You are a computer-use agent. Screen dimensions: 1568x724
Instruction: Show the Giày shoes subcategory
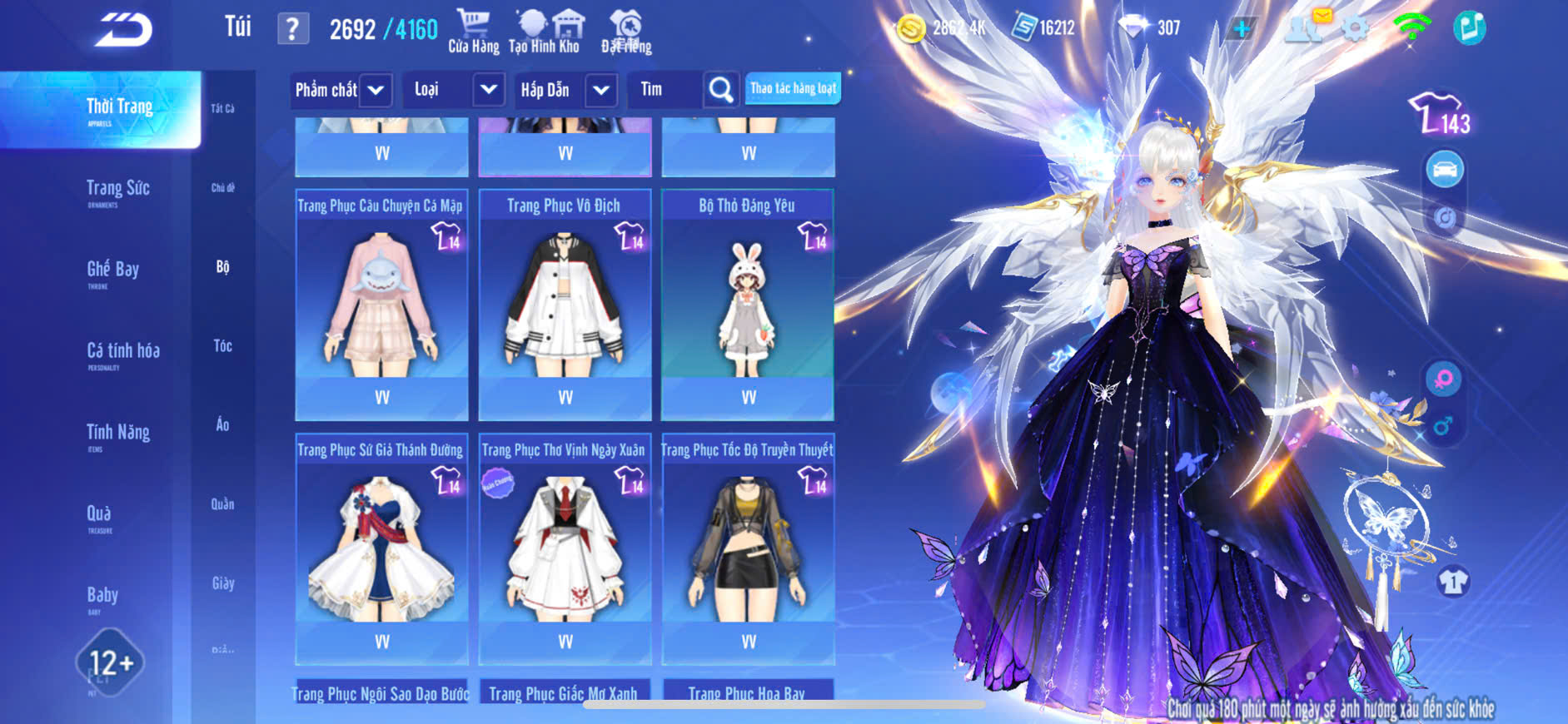point(222,583)
